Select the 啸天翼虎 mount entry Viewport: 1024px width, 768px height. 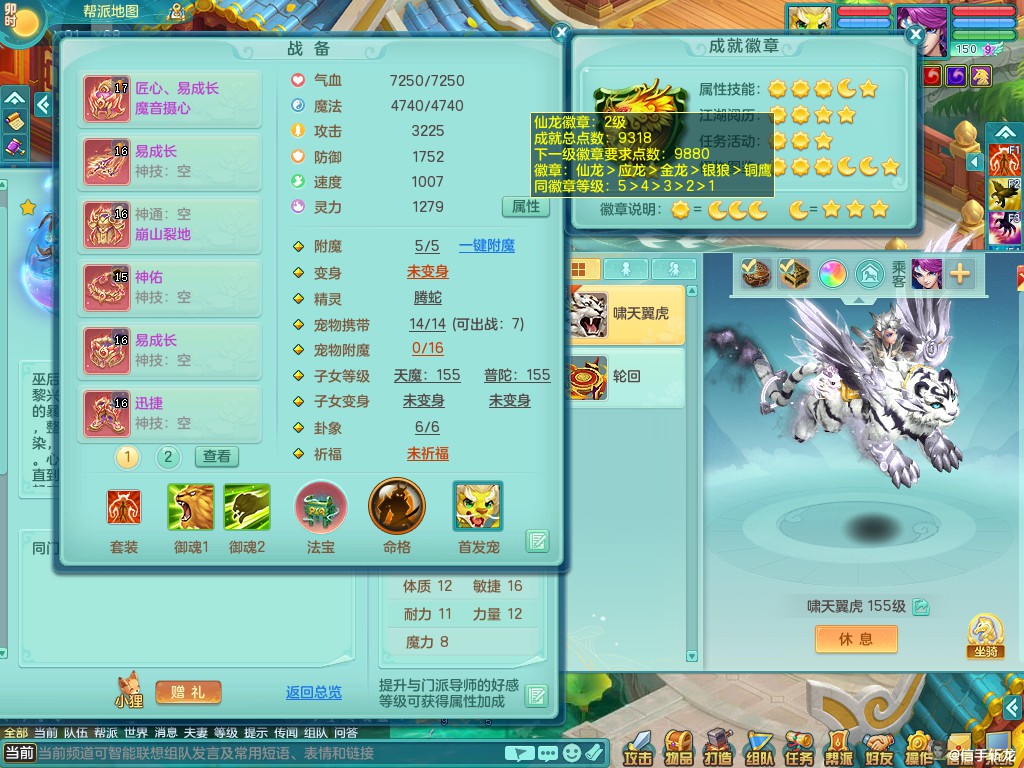click(x=626, y=314)
